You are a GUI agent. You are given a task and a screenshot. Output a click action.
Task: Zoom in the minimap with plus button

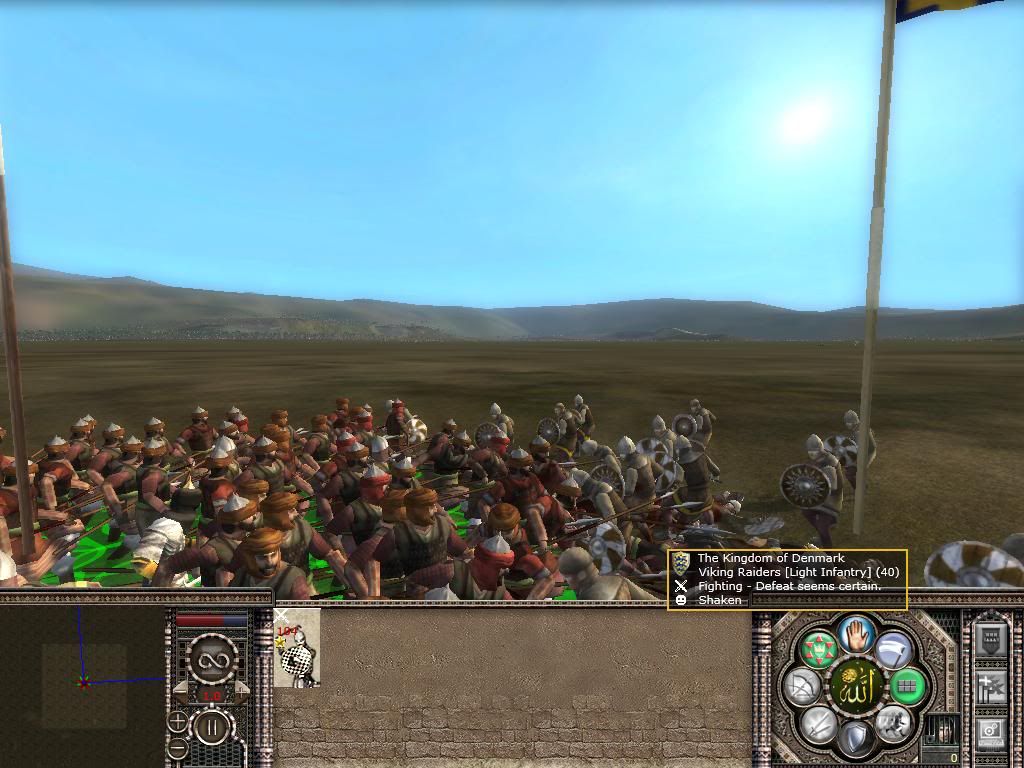(x=178, y=720)
